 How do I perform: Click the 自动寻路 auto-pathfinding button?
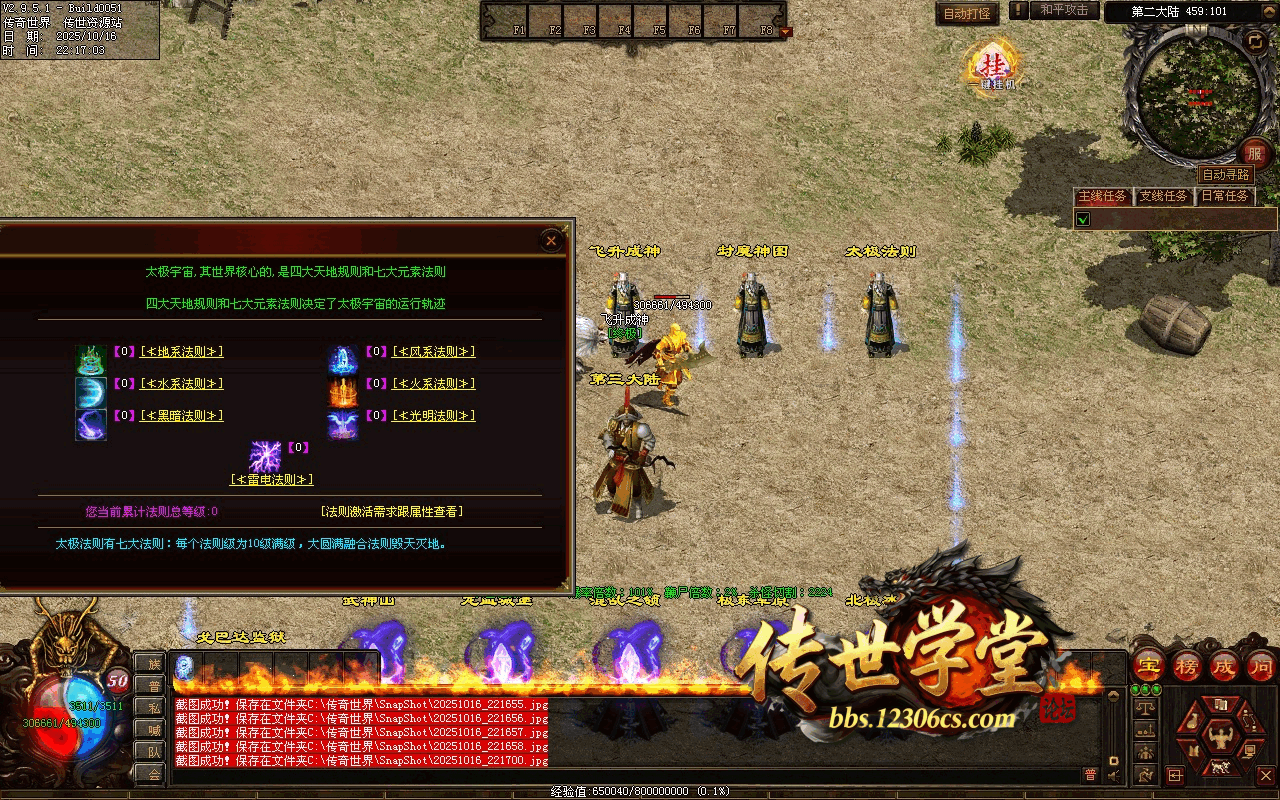tap(1226, 175)
